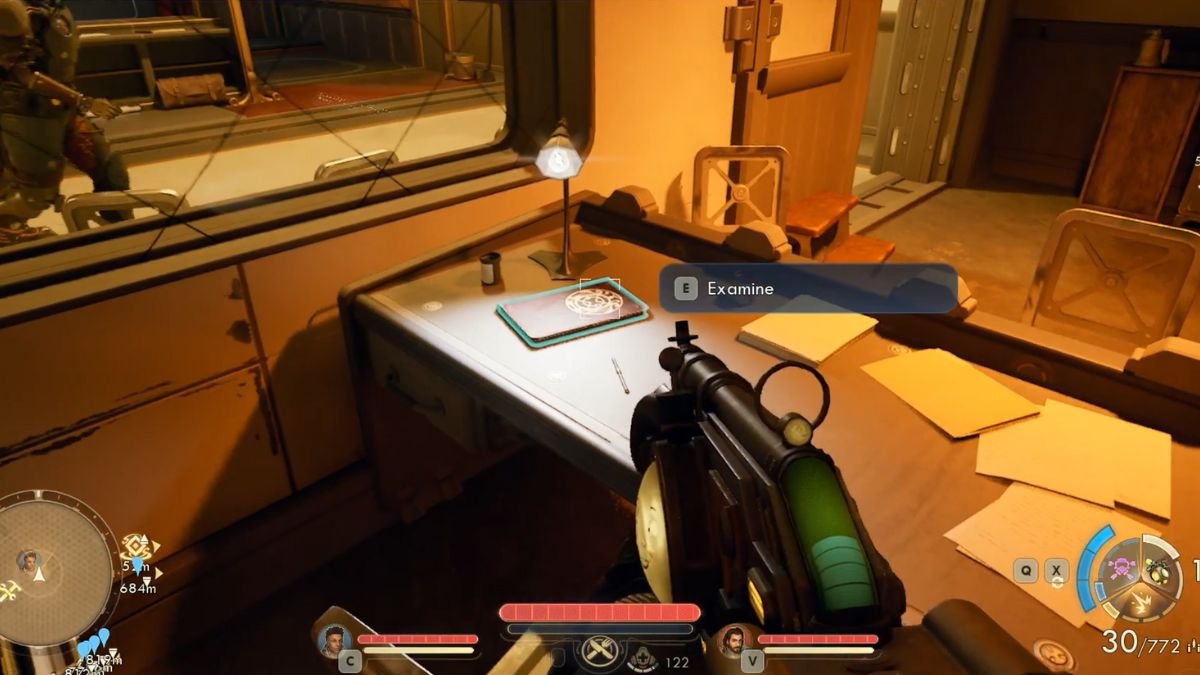
Task: Activate the golden burst ability segment
Action: 1141,603
